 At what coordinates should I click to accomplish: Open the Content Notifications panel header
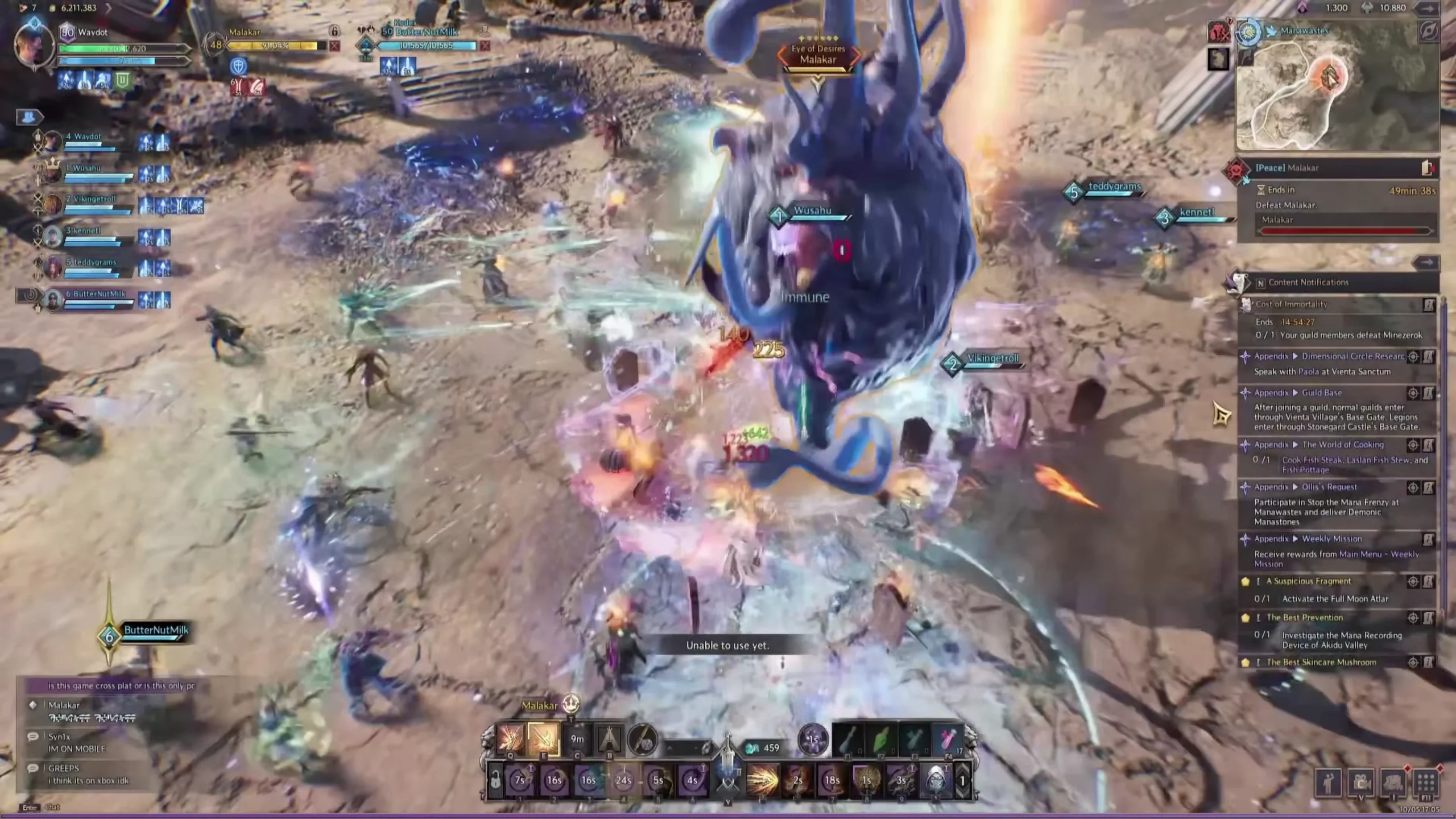click(1308, 282)
